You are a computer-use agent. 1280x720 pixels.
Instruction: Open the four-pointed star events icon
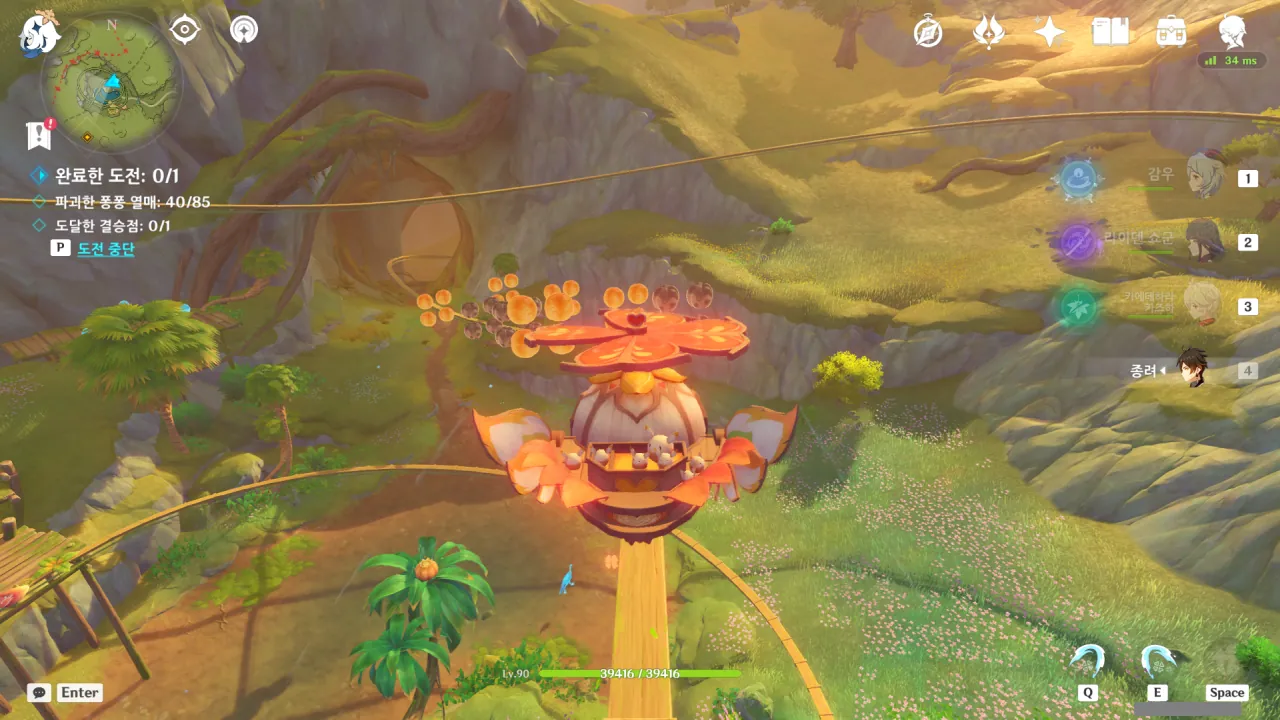(x=1049, y=32)
